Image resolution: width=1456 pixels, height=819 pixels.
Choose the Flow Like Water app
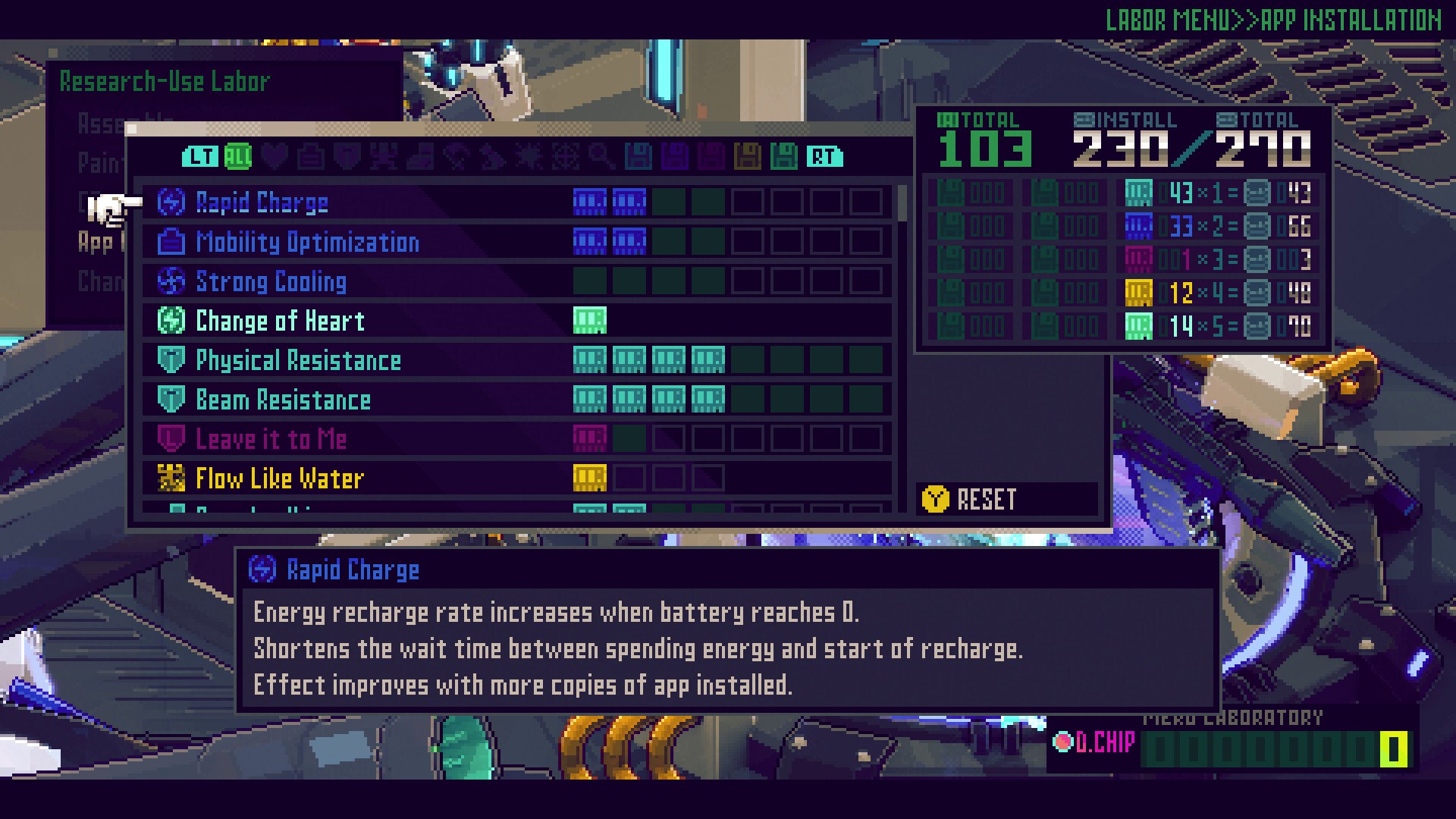tap(280, 479)
